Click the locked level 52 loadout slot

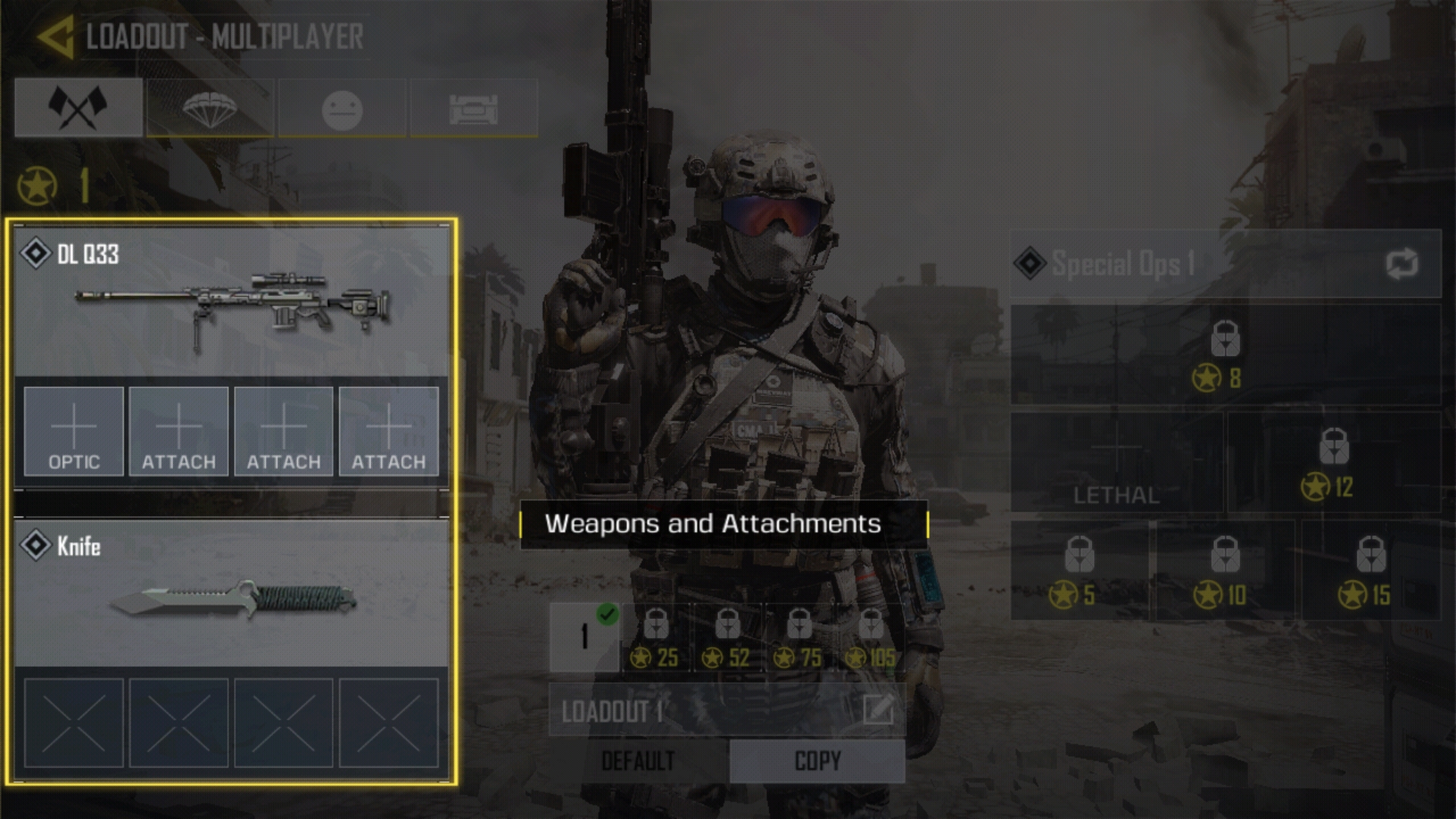pos(728,639)
